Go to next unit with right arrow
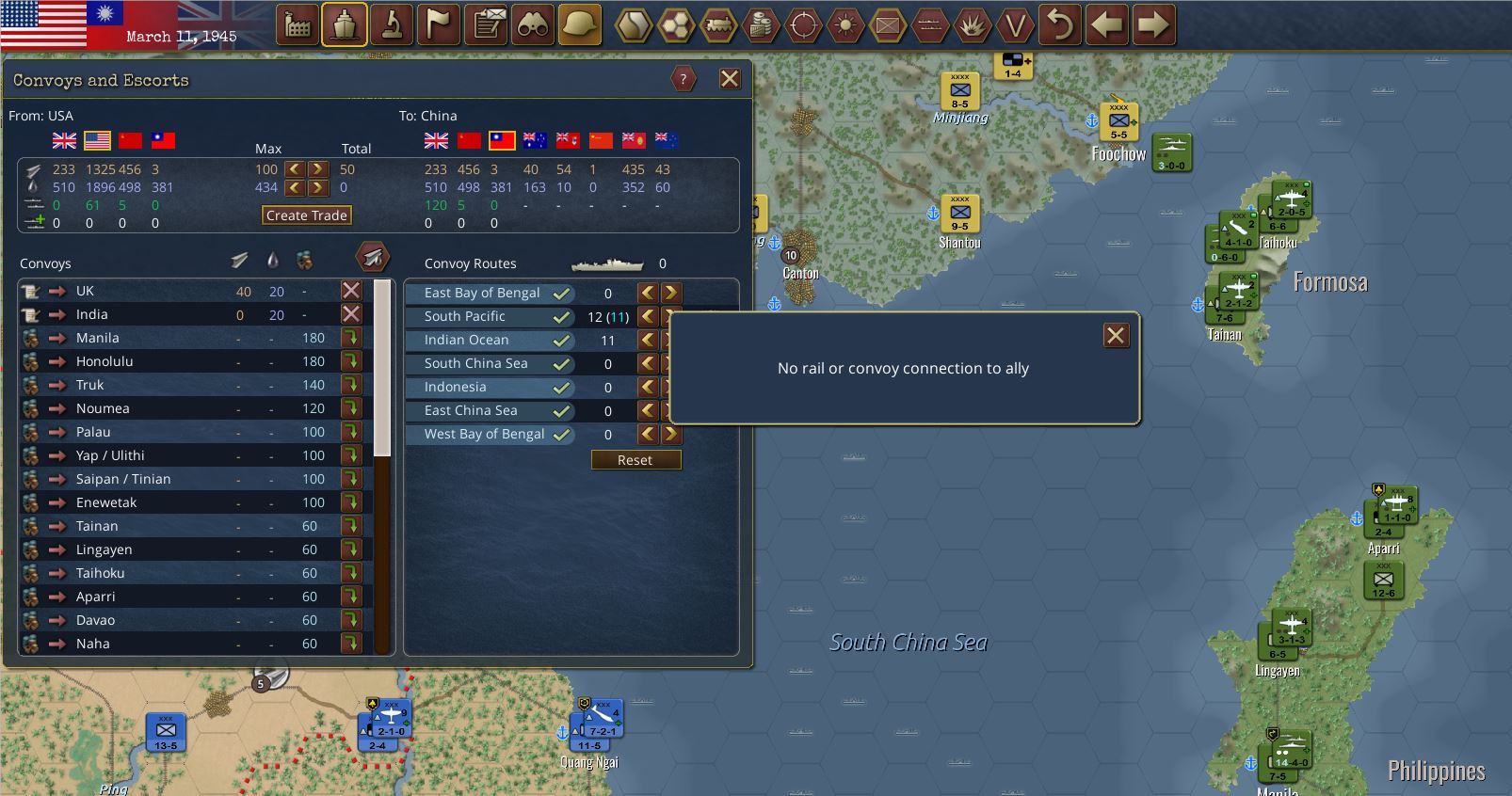 (x=1154, y=25)
